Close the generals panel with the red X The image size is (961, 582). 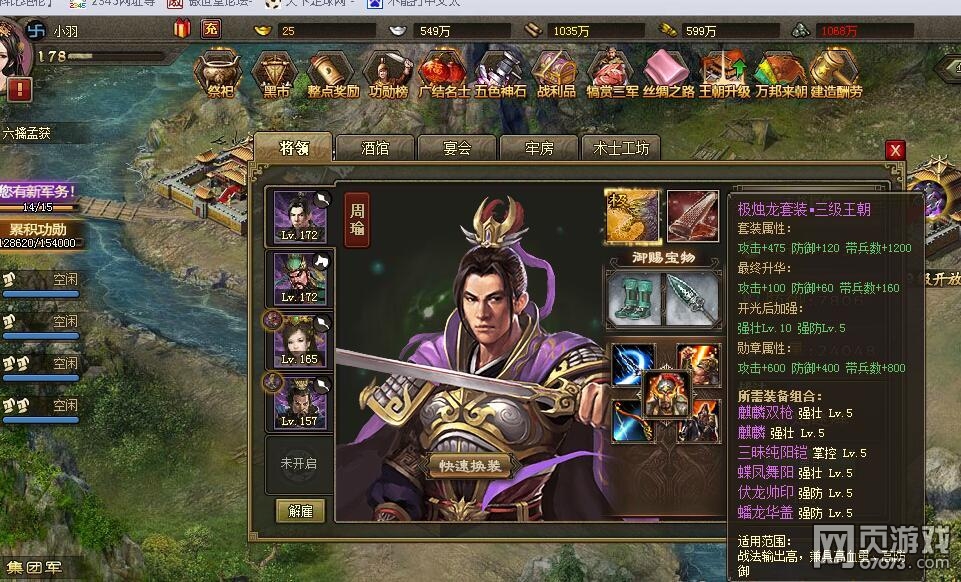[x=895, y=149]
